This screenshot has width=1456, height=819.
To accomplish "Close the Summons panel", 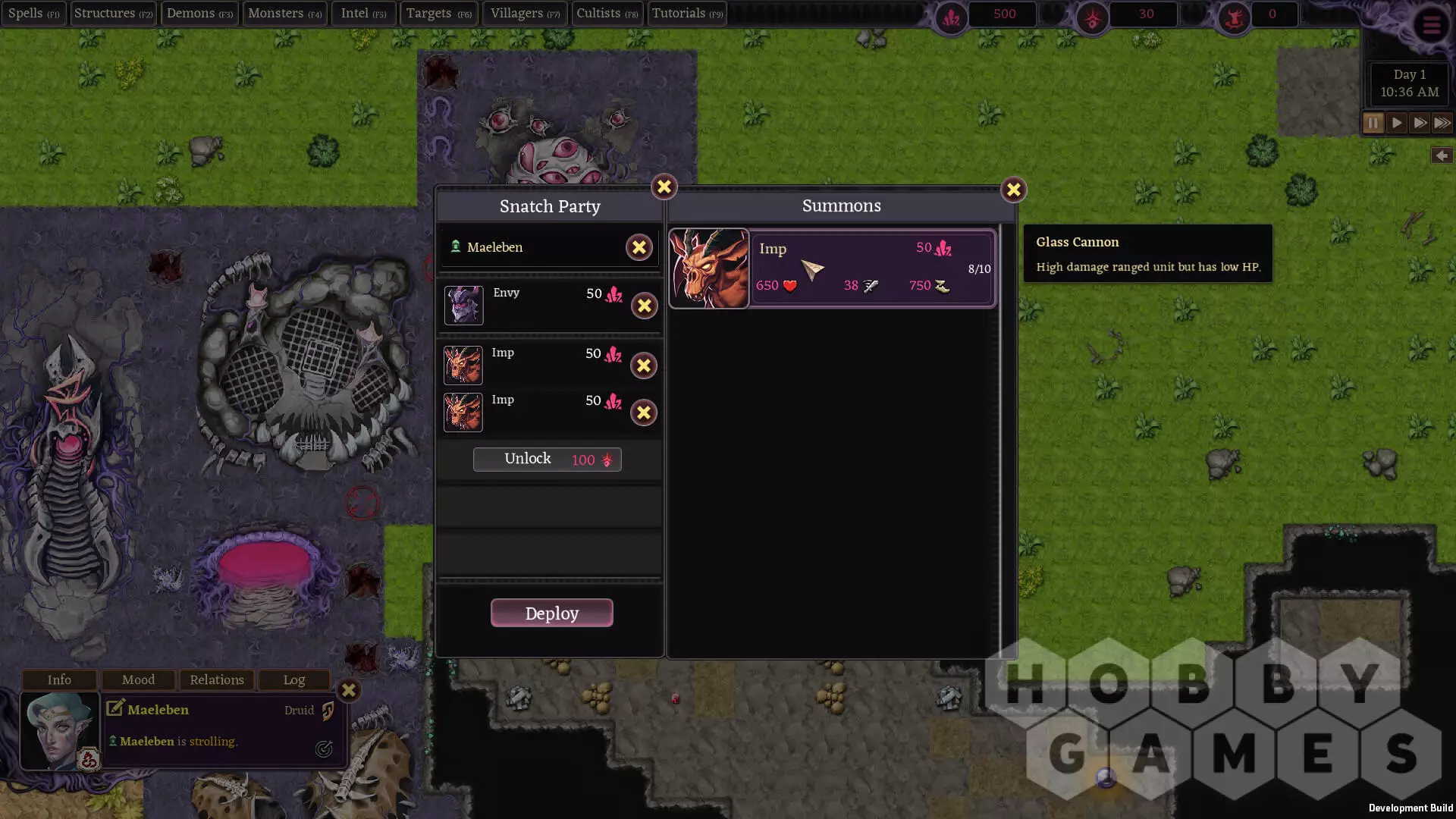I will 1013,190.
